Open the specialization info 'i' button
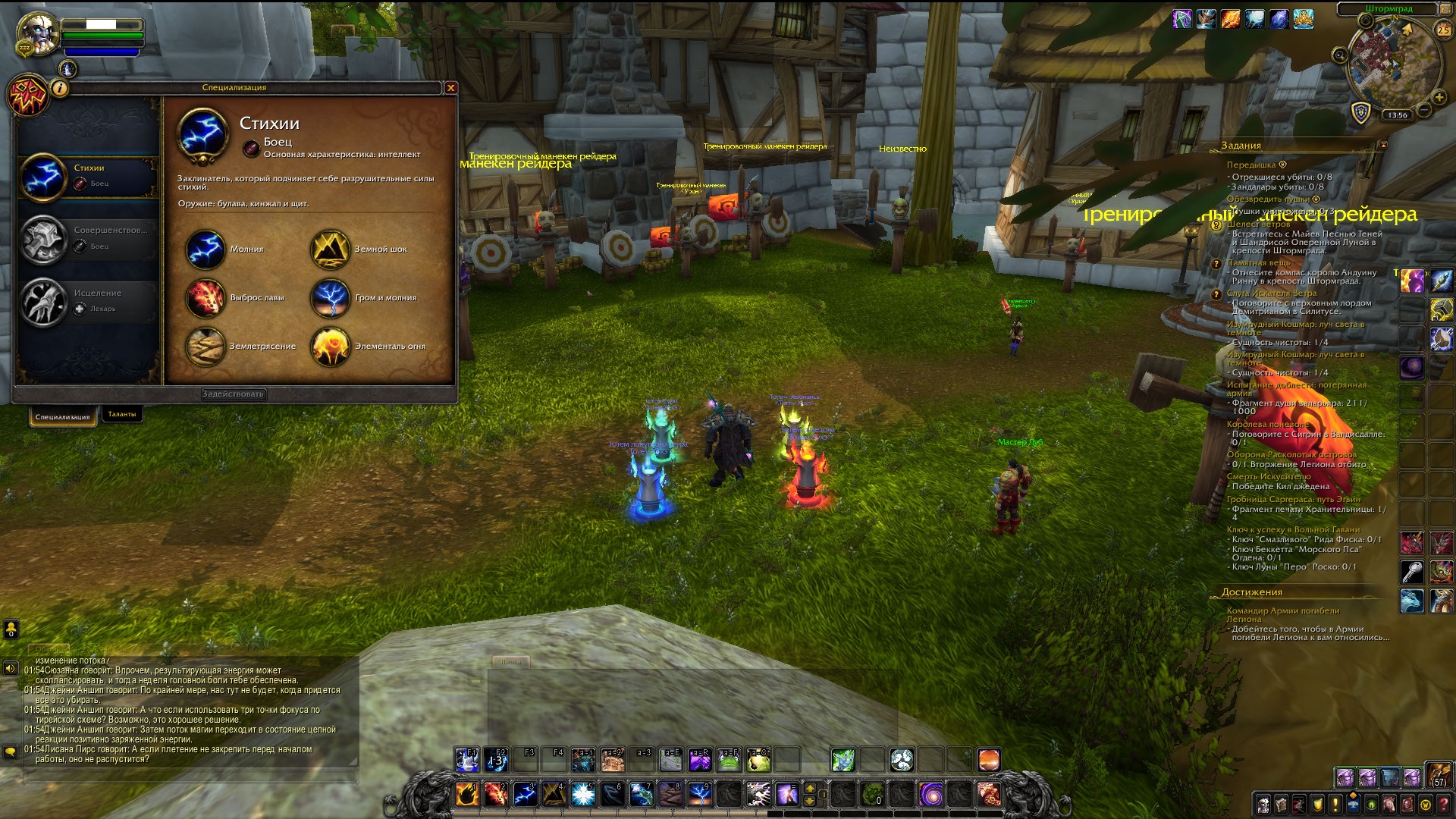 (60, 89)
